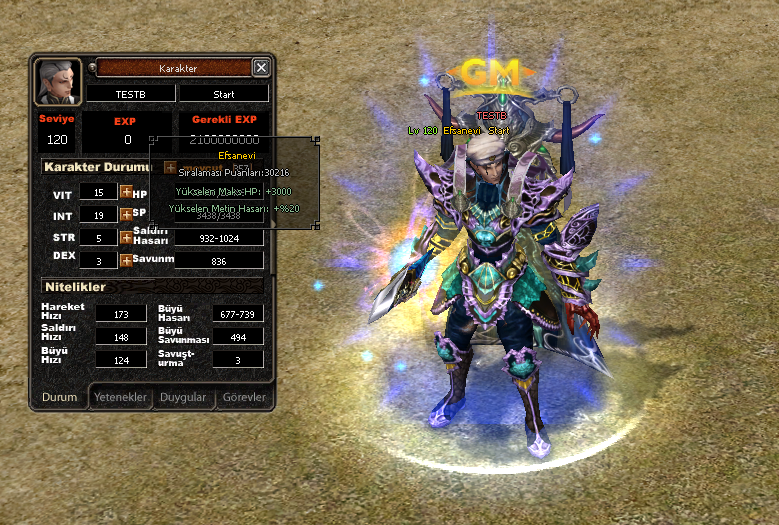
Task: Switch to the Yetenekler tab
Action: [121, 397]
